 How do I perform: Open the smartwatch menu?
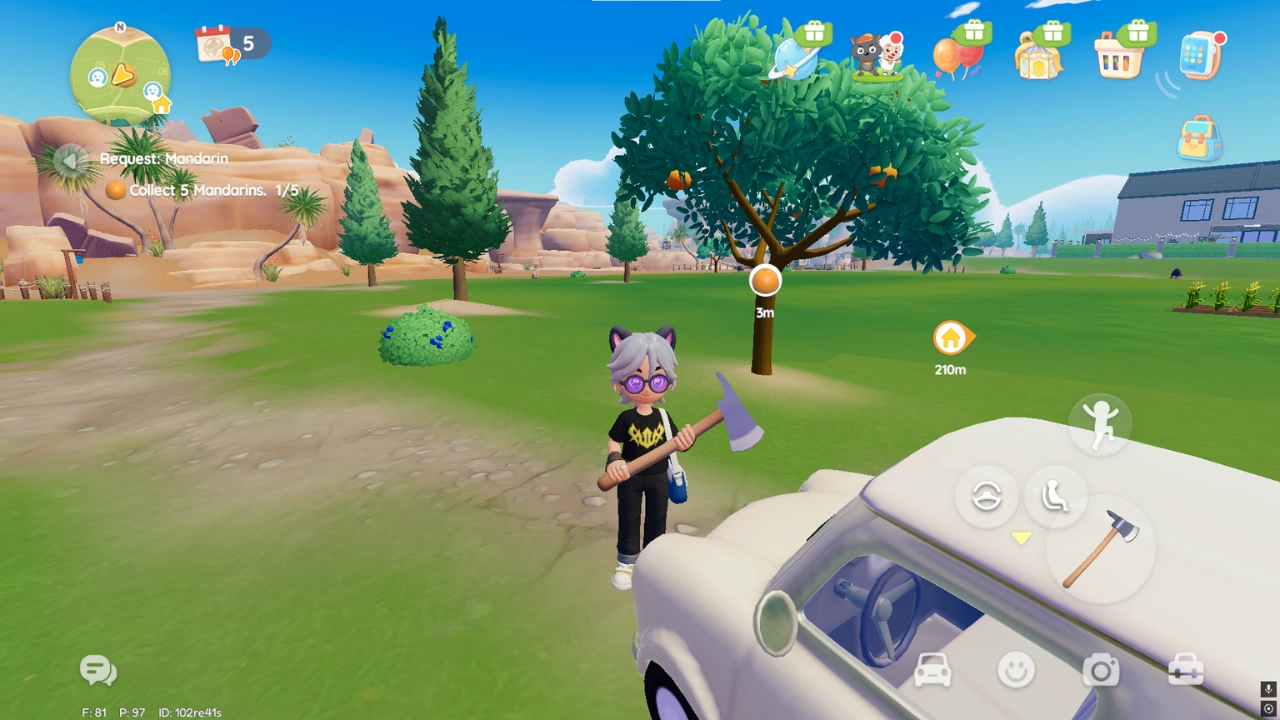[x=1201, y=55]
